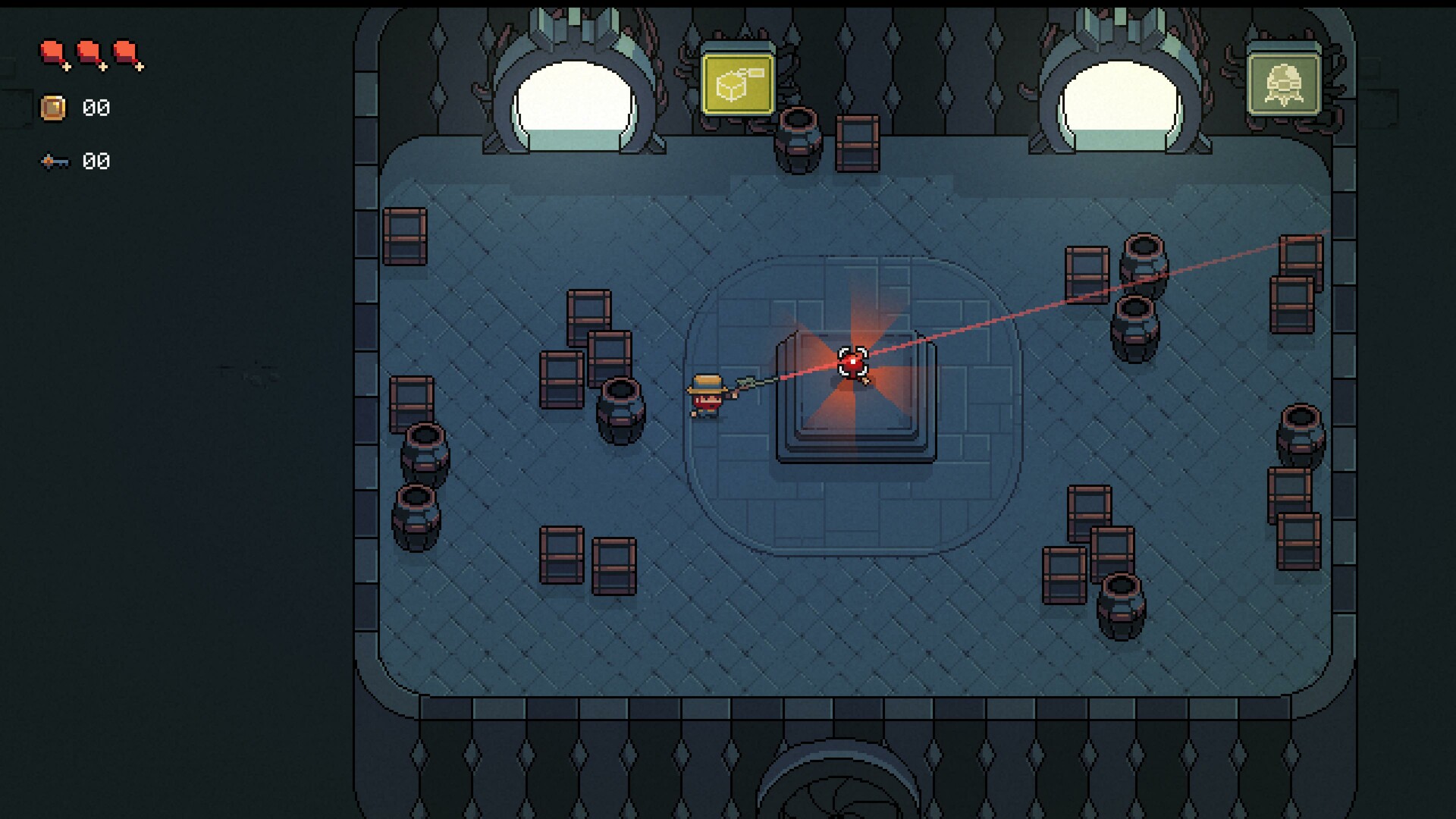Click the crate in the top left area
Image resolution: width=1456 pixels, height=819 pixels.
coord(406,235)
